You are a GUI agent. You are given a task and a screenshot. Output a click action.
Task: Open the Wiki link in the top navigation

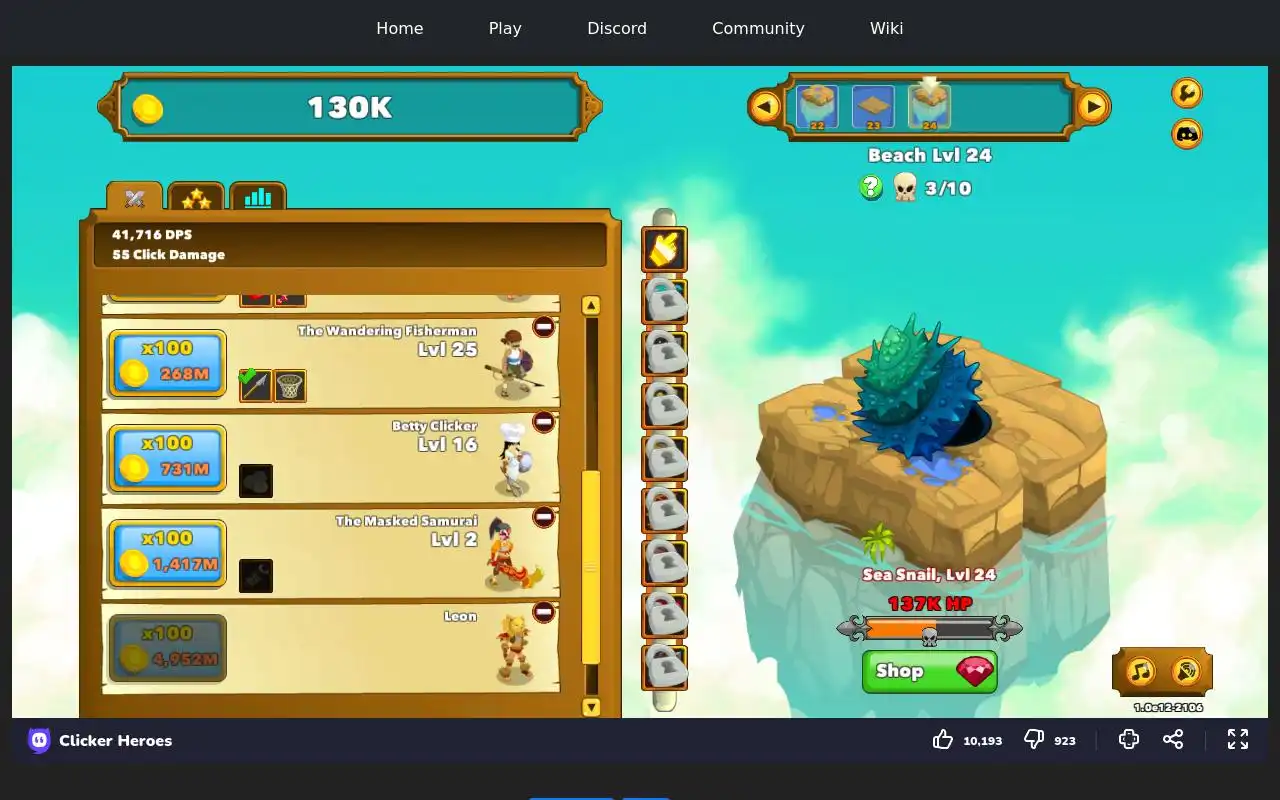tap(886, 28)
